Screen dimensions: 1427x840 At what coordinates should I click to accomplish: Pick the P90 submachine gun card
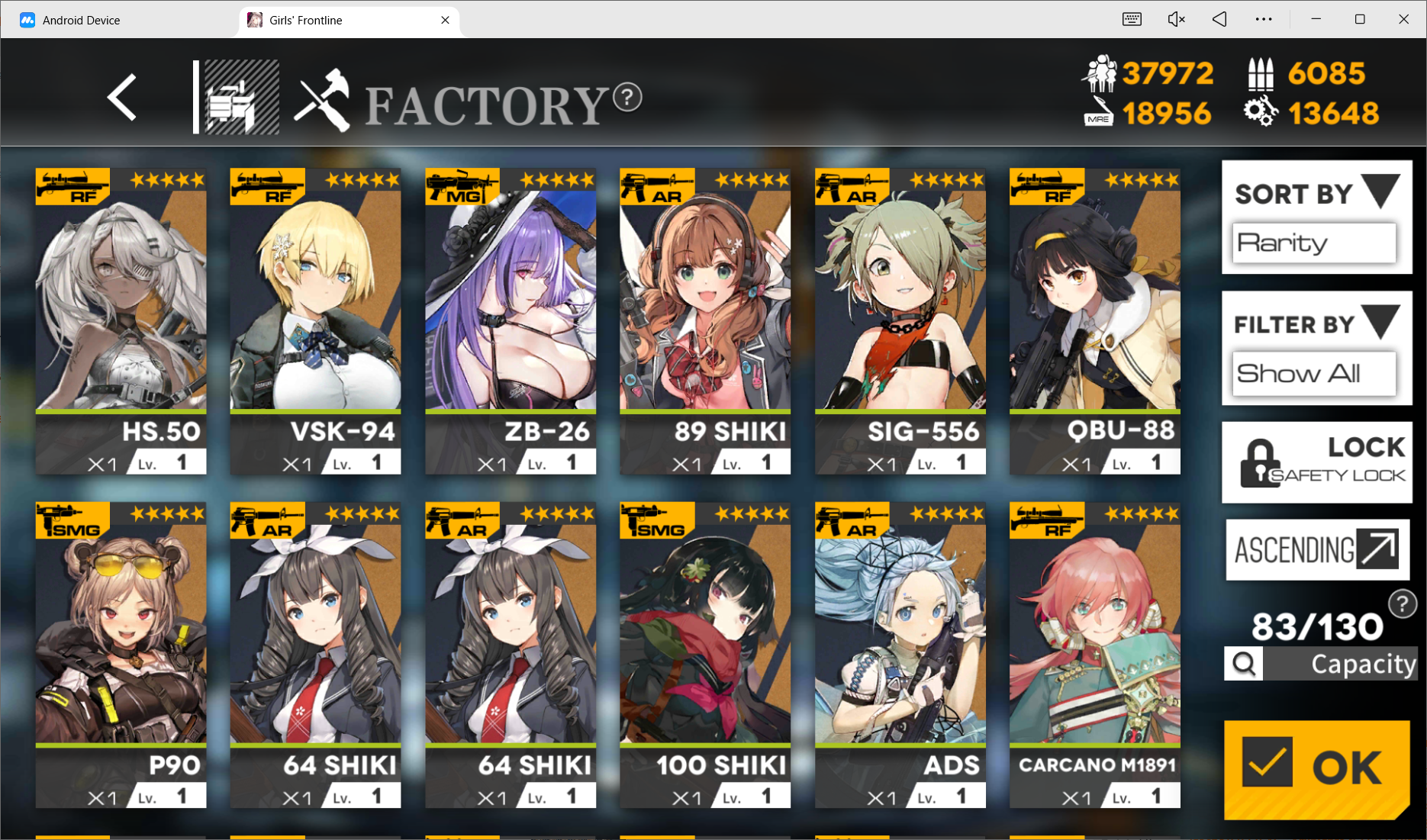121,654
